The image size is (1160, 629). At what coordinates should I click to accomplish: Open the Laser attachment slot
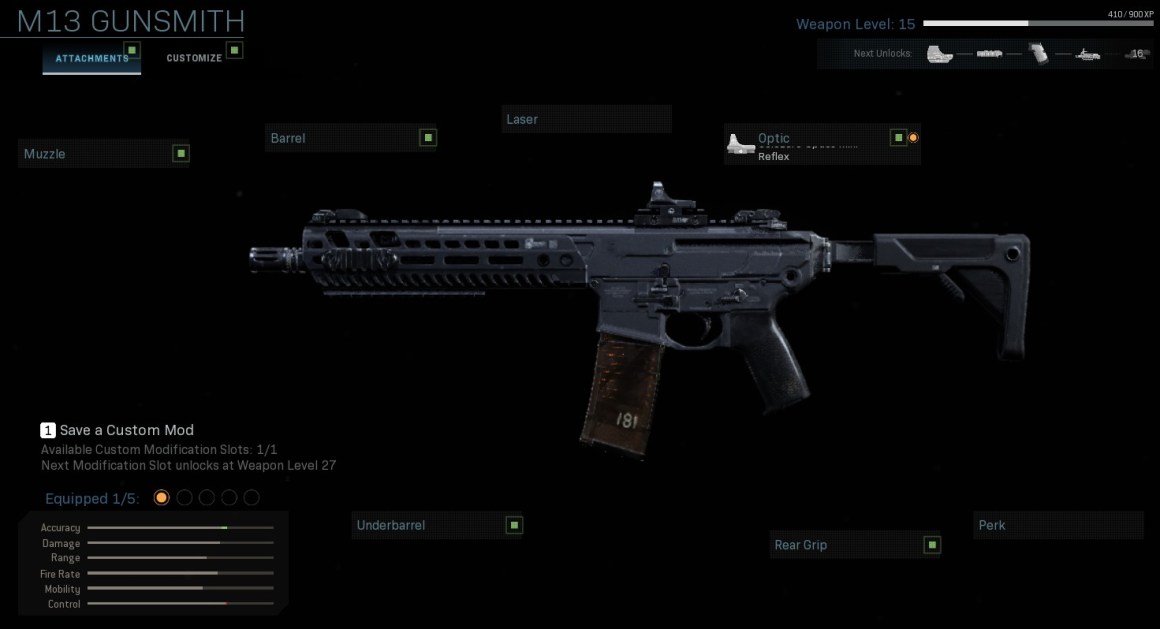pyautogui.click(x=586, y=119)
